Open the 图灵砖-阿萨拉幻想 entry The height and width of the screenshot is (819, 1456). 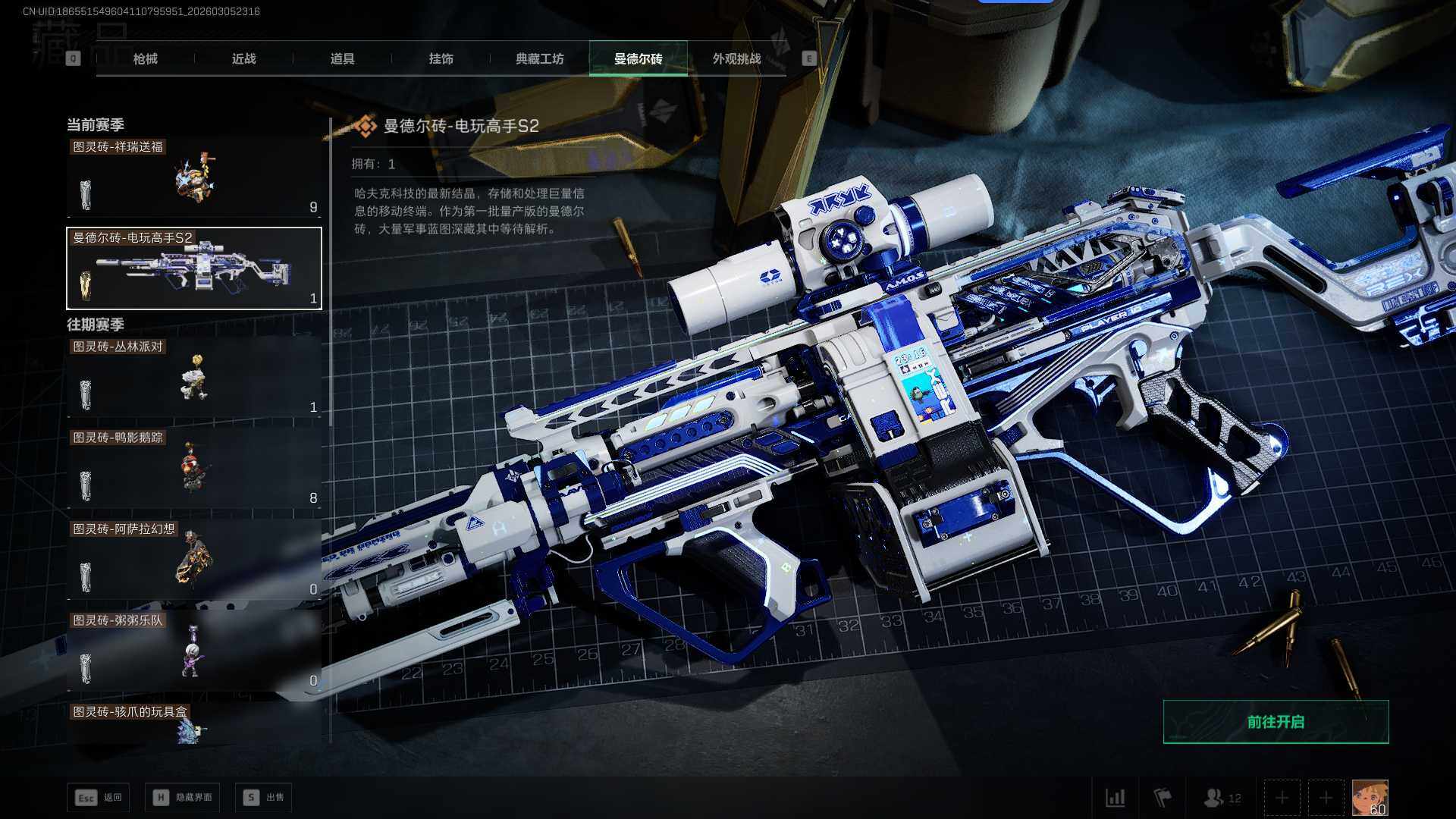pyautogui.click(x=193, y=560)
